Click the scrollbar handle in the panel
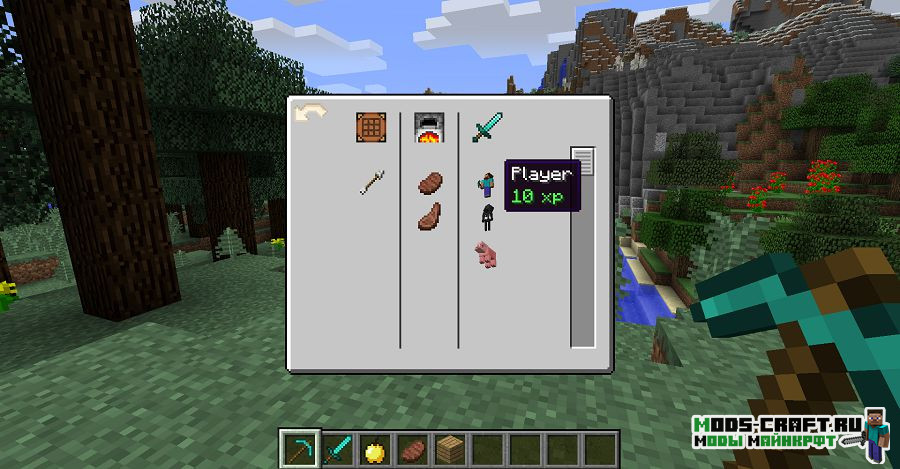This screenshot has width=900, height=469. tap(582, 161)
